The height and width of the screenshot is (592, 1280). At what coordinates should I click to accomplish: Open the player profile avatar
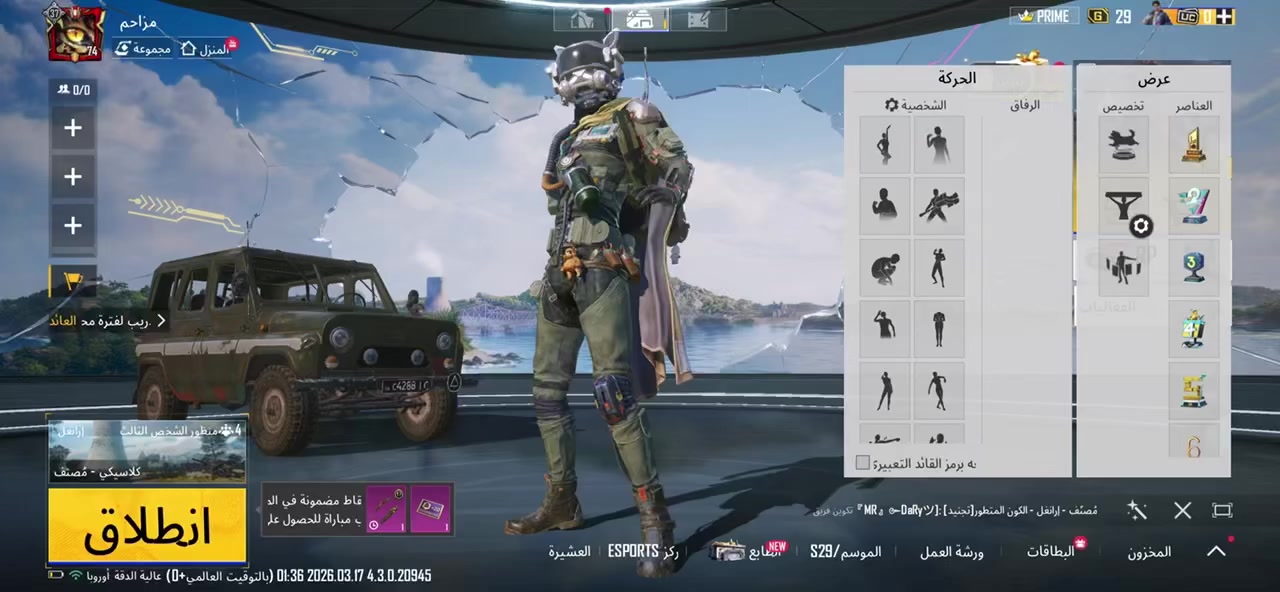(x=75, y=33)
